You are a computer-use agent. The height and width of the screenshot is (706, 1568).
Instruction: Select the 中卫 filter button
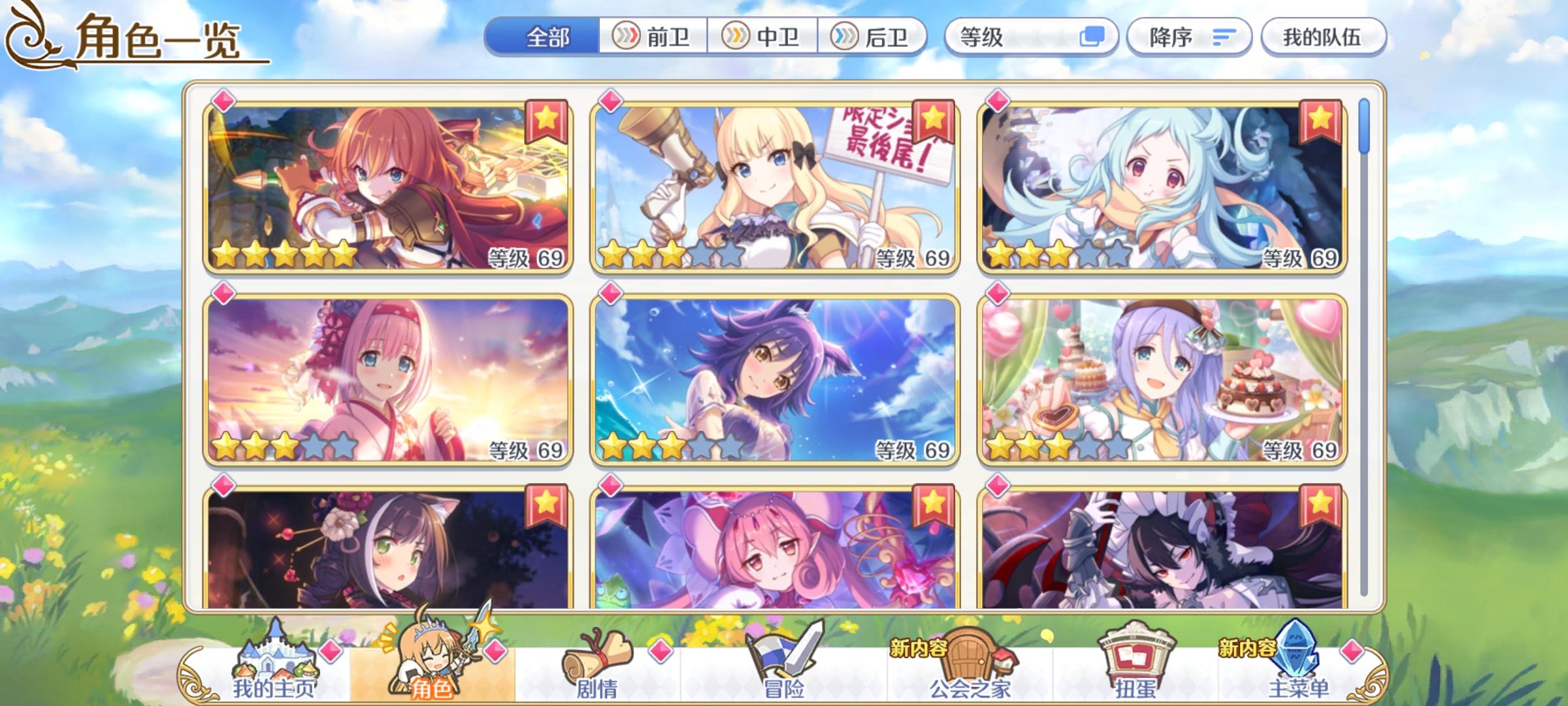pyautogui.click(x=764, y=37)
